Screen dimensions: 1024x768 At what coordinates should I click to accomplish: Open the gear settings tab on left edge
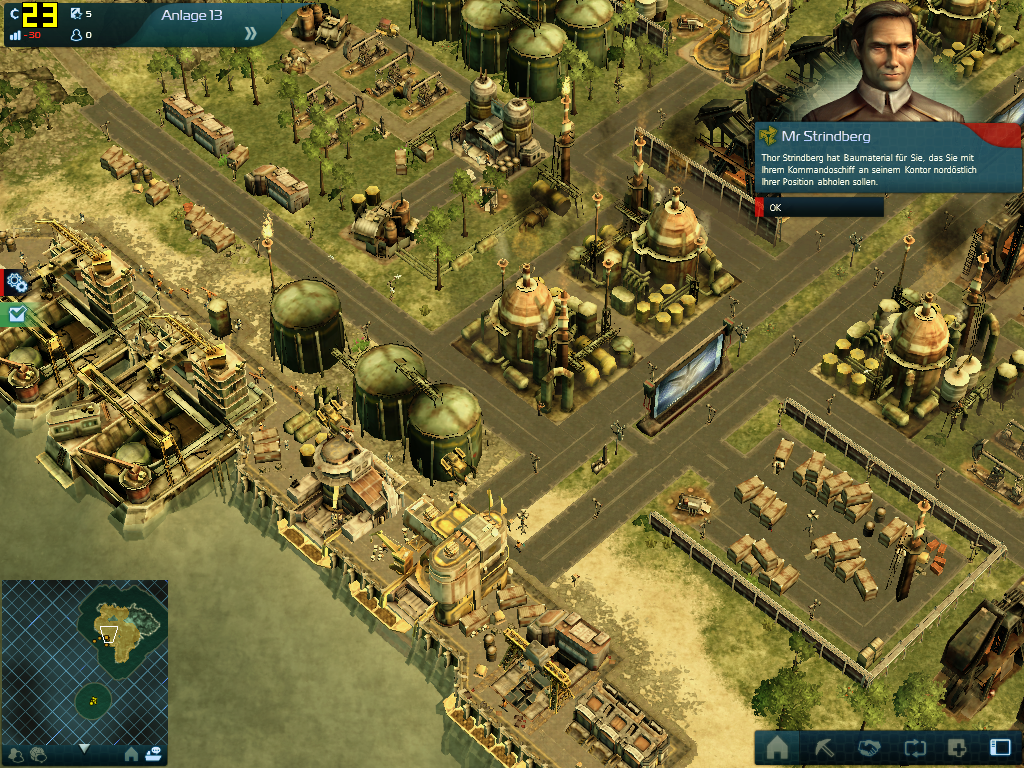16,282
